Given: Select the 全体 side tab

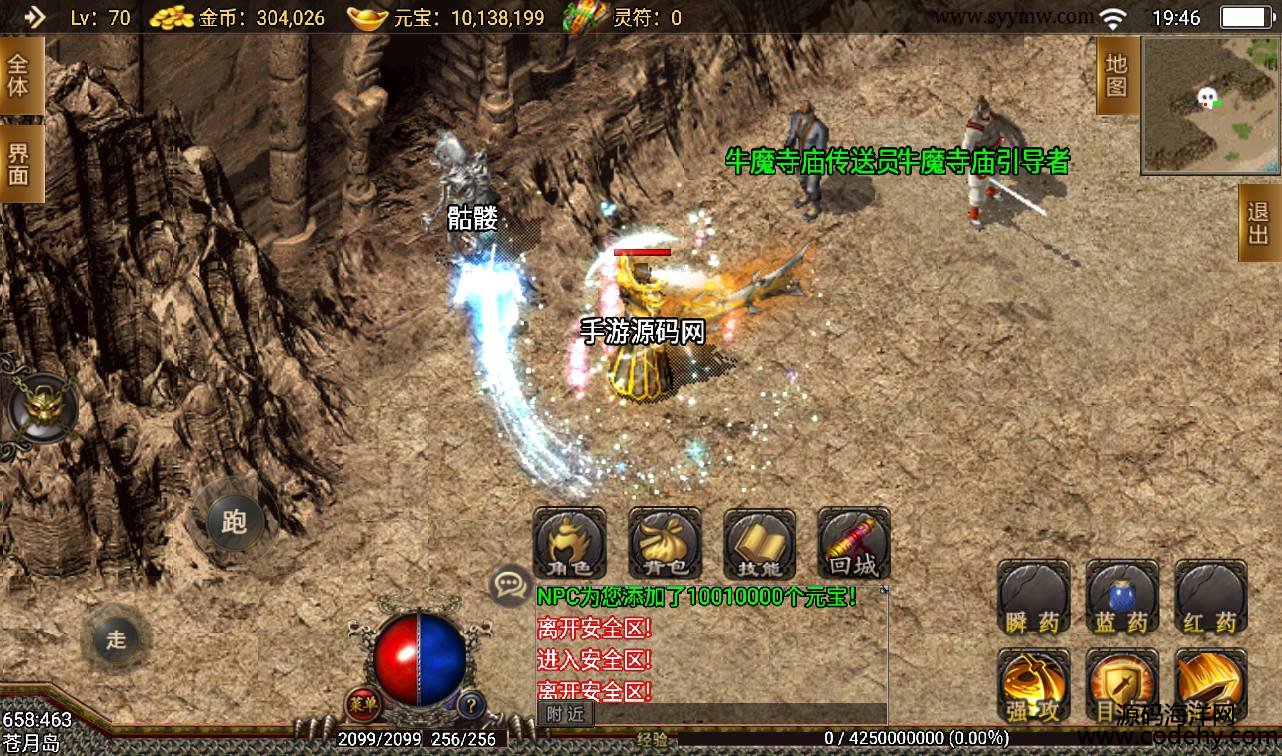Looking at the screenshot, I should (x=20, y=76).
